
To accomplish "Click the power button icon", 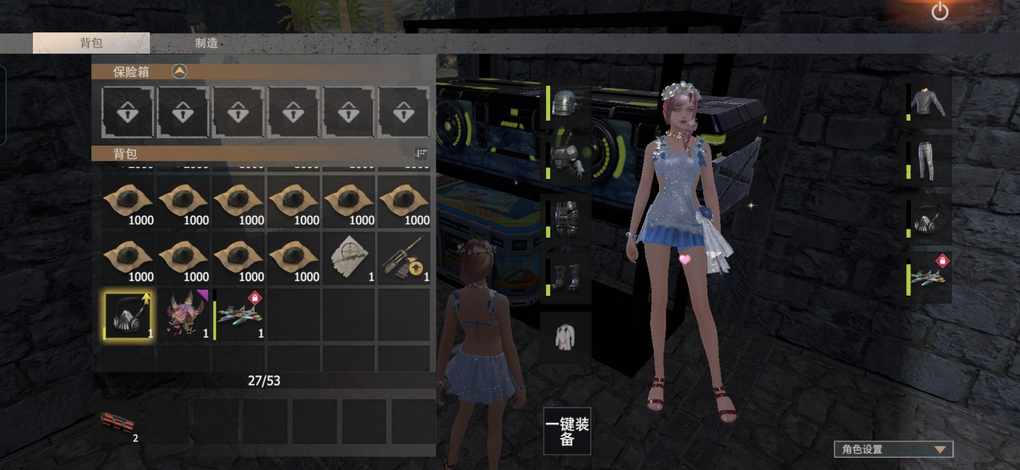I will tap(939, 12).
